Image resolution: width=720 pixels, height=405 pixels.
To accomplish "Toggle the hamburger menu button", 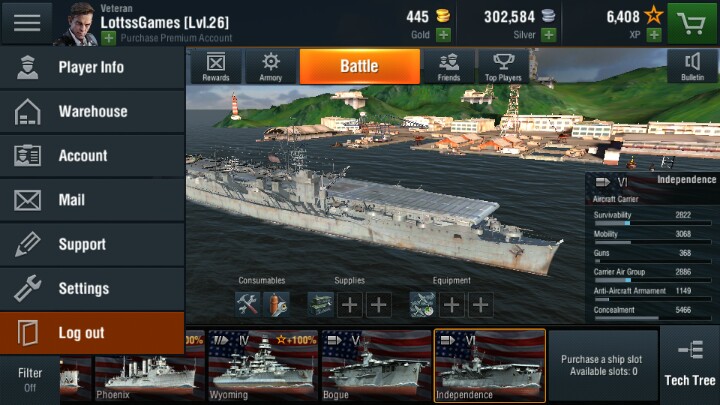I will coord(27,22).
